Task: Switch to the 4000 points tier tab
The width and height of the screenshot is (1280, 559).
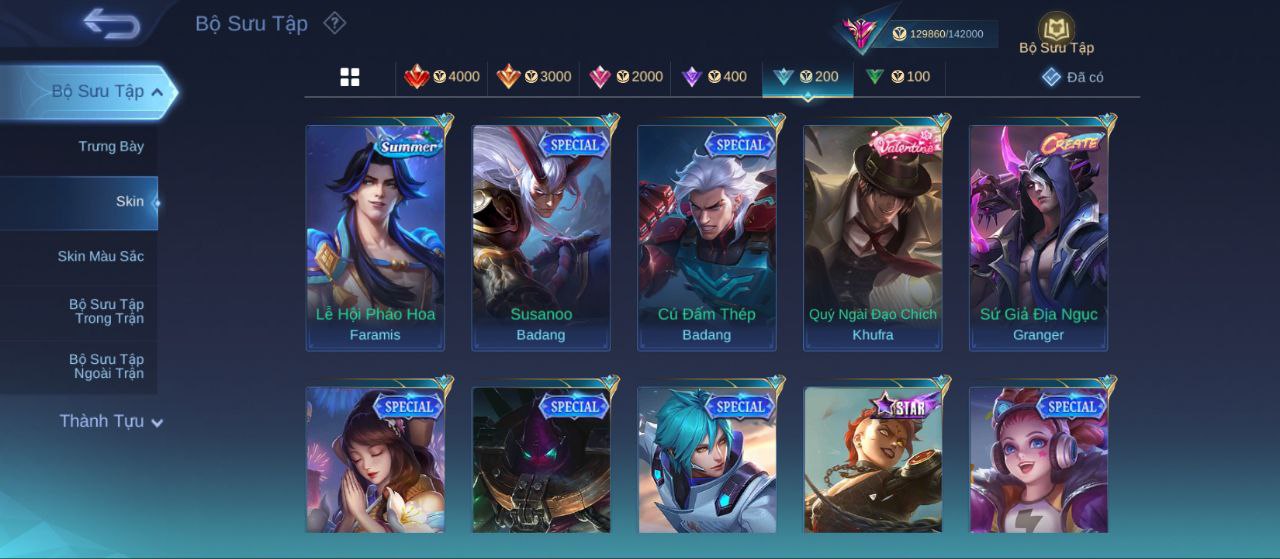Action: coord(442,77)
